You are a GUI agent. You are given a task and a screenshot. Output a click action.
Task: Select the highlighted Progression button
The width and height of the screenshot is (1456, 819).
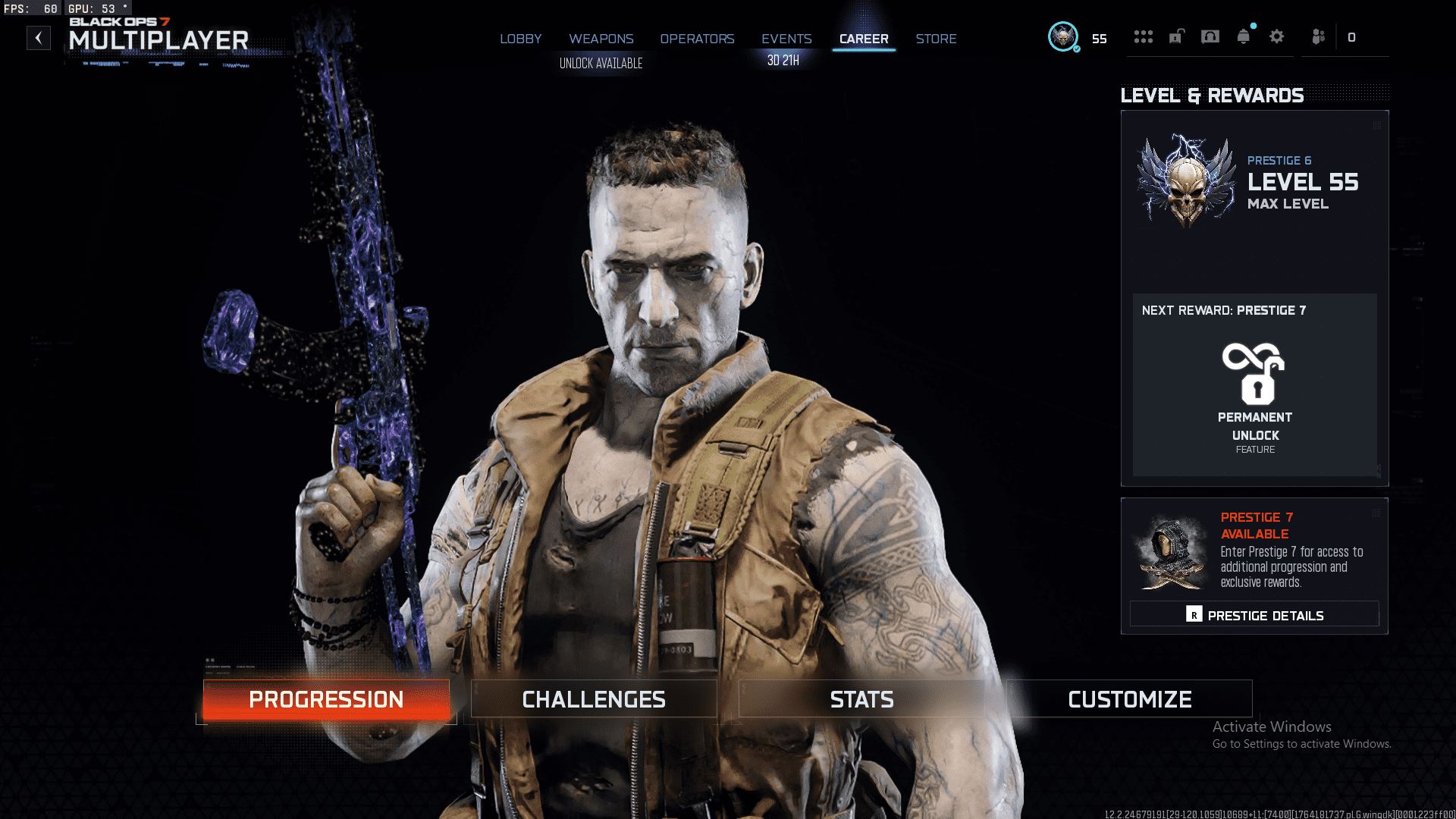pos(326,698)
